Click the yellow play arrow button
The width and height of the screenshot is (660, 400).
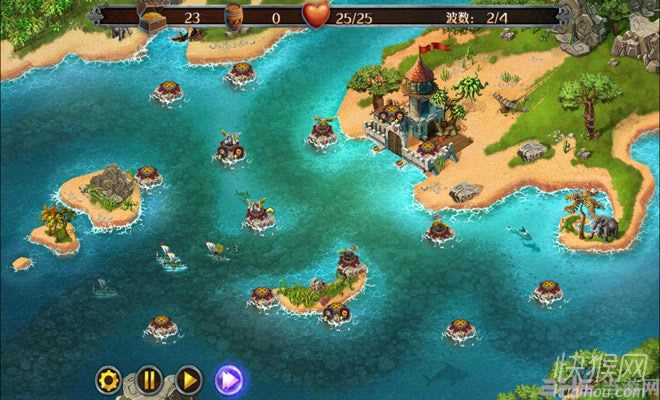pyautogui.click(x=188, y=379)
